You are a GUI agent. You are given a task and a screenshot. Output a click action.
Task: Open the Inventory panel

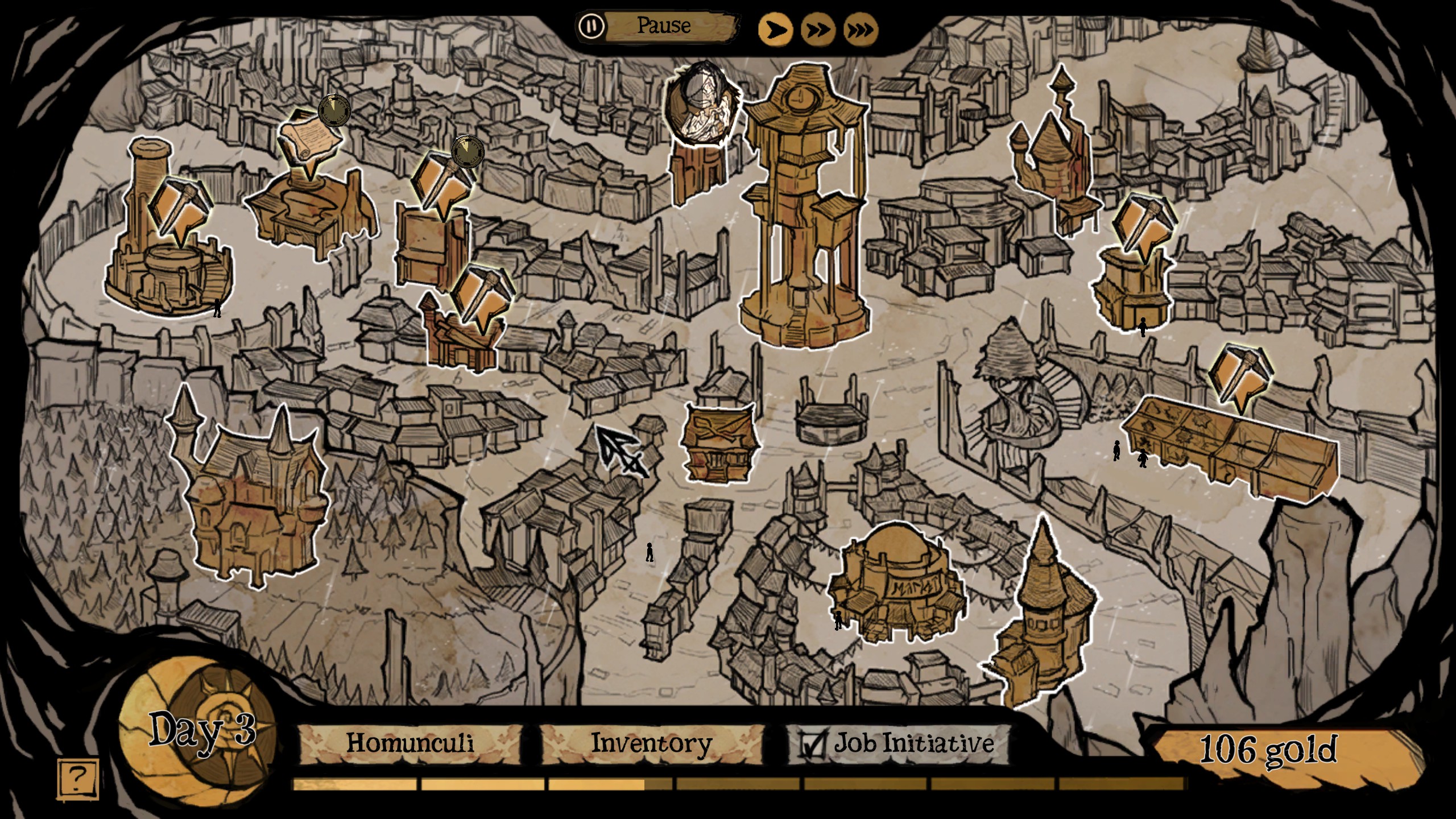[651, 743]
